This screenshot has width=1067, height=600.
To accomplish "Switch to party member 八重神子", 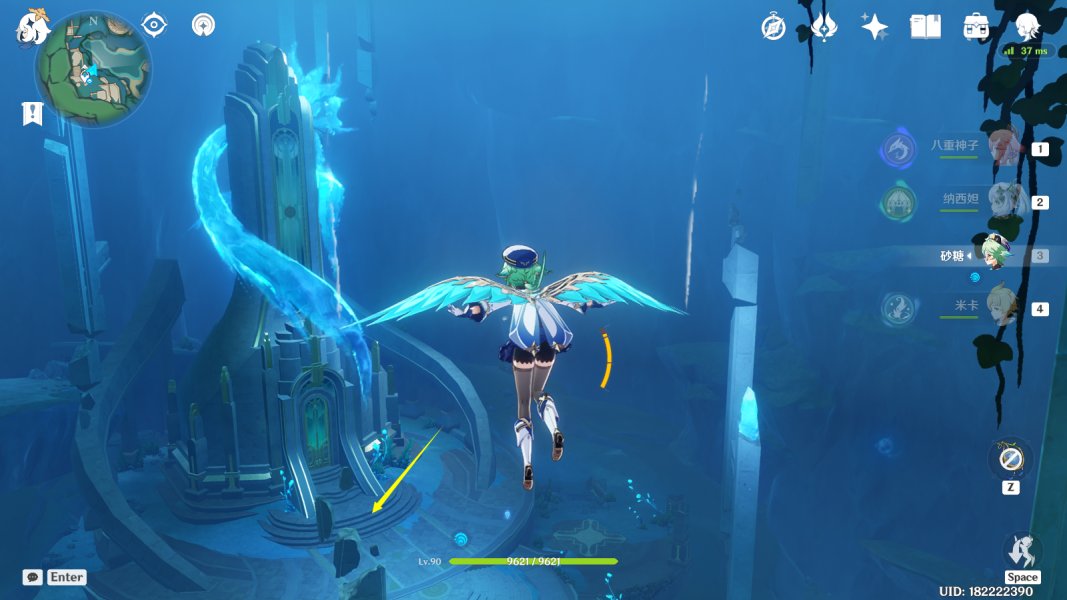I will pos(1003,148).
